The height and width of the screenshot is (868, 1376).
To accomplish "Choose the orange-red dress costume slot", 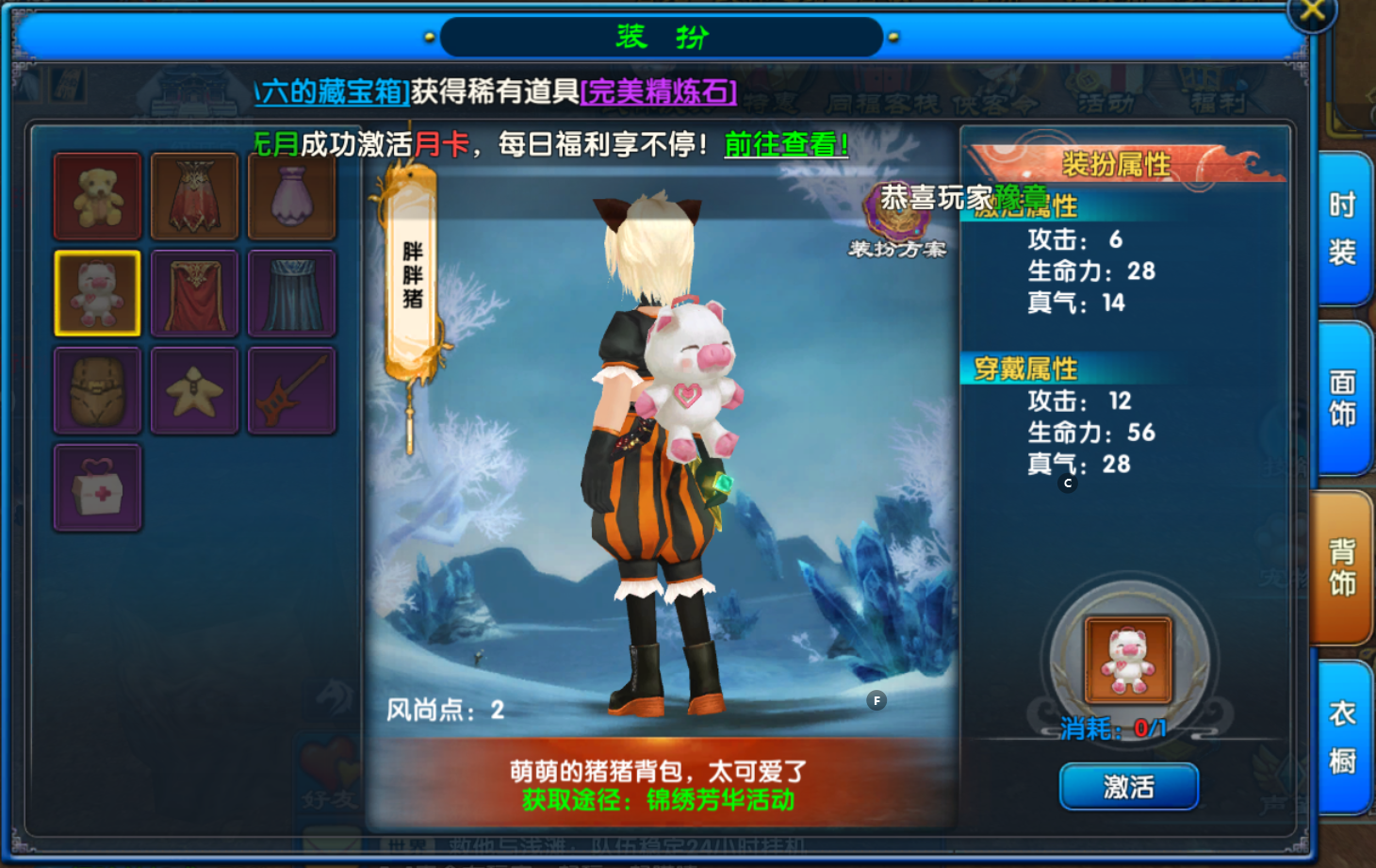I will tap(194, 196).
